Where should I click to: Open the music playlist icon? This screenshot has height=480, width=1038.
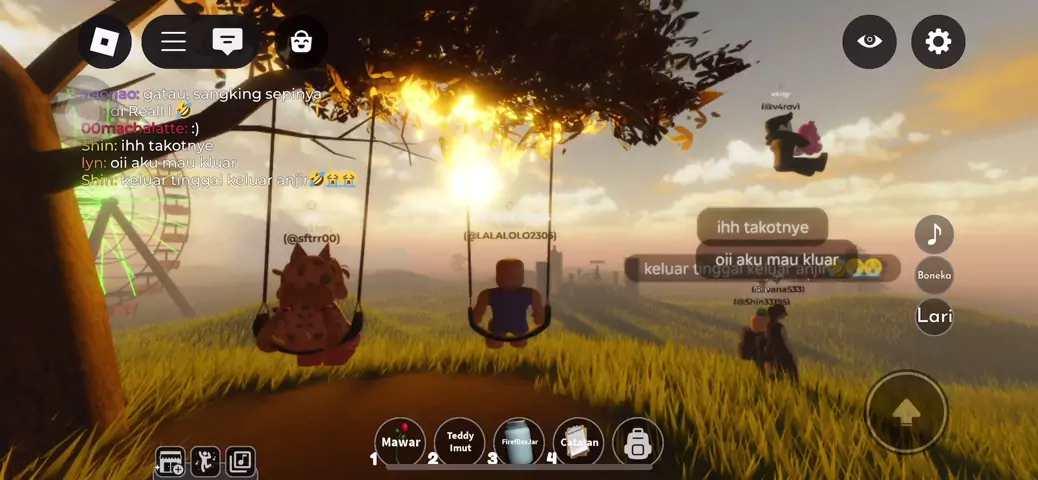click(x=240, y=461)
